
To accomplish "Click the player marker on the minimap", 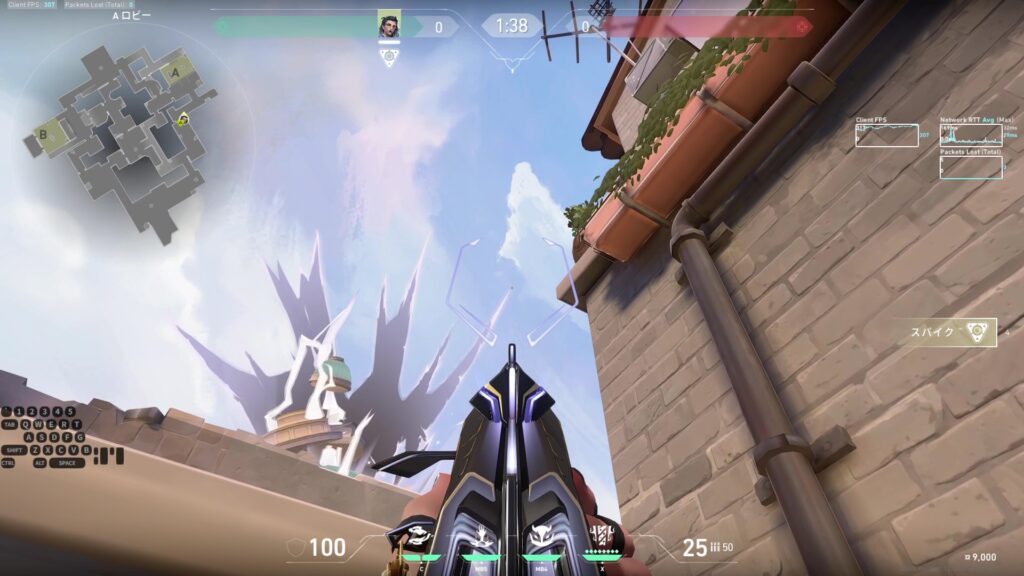I will point(183,120).
